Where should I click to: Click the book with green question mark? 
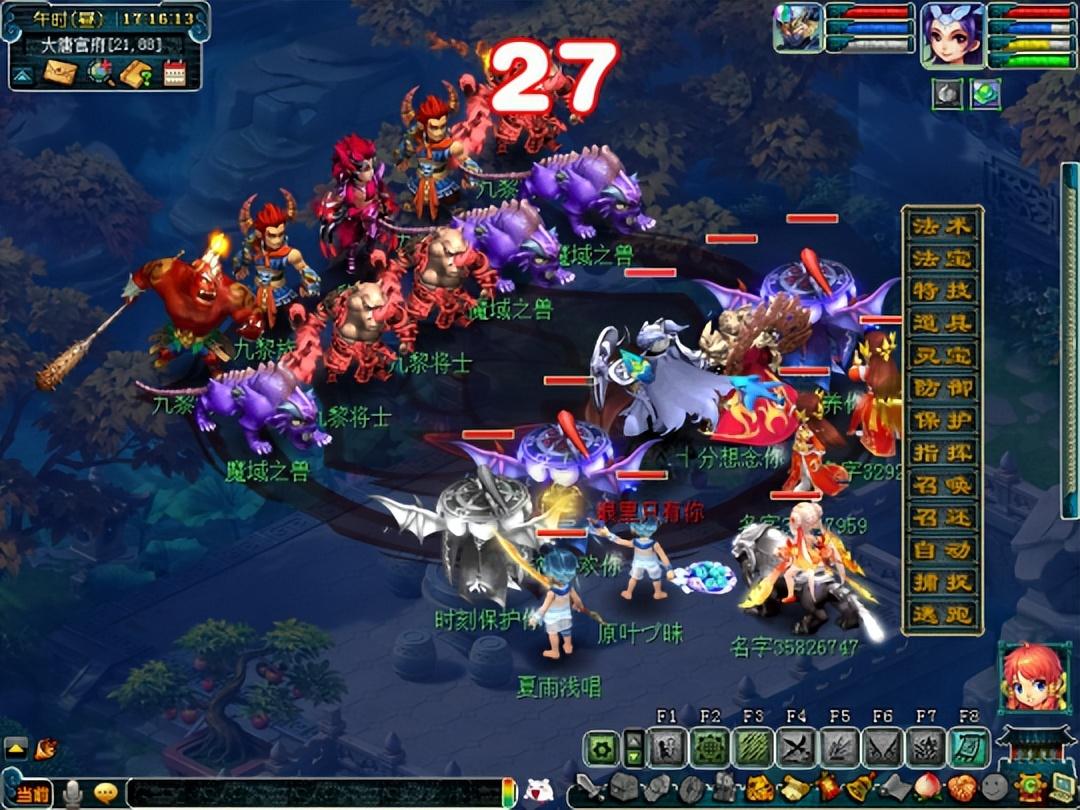136,73
